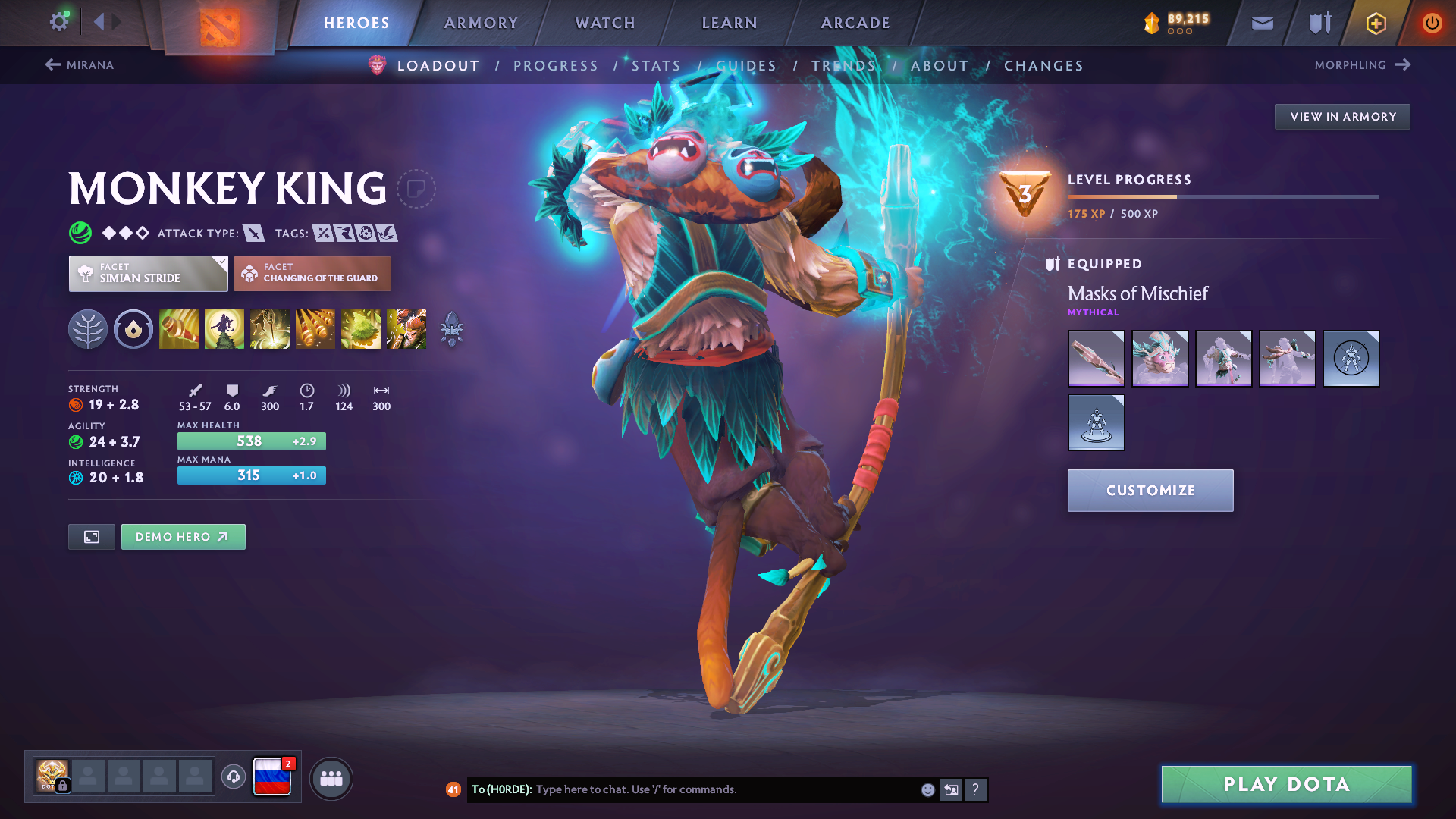The image size is (1456, 819).
Task: Open the Customize loadout button
Action: (x=1150, y=491)
